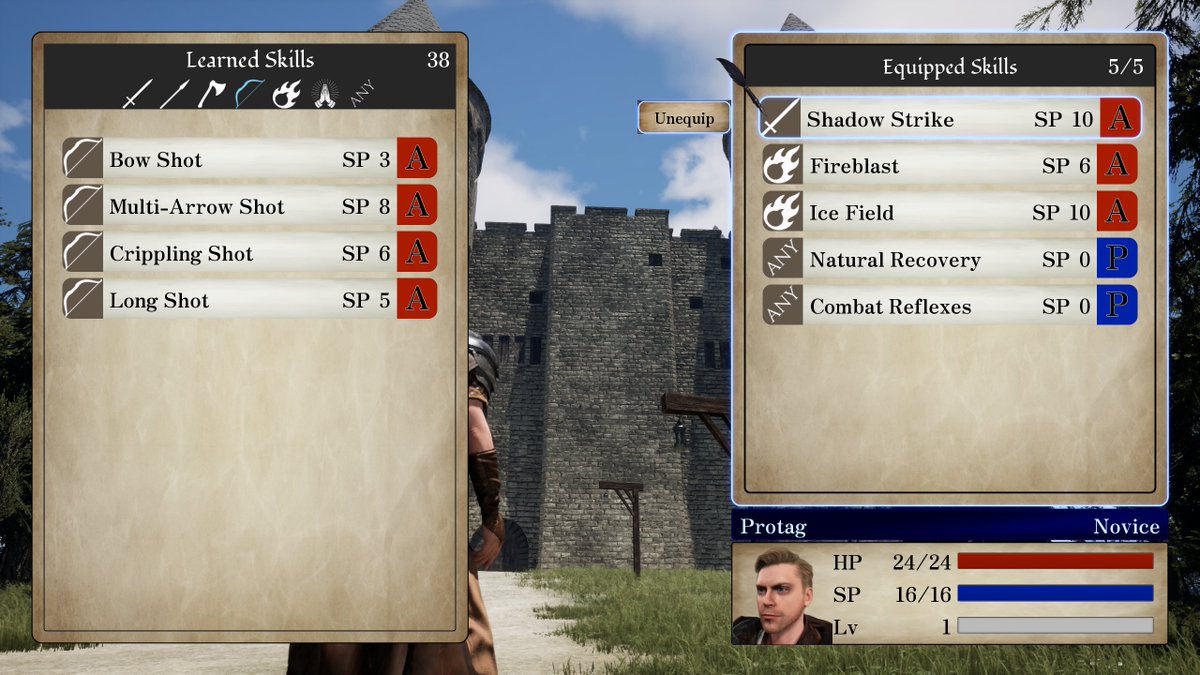Select the bow skills filter
Screen dimensions: 1200x675
(248, 94)
